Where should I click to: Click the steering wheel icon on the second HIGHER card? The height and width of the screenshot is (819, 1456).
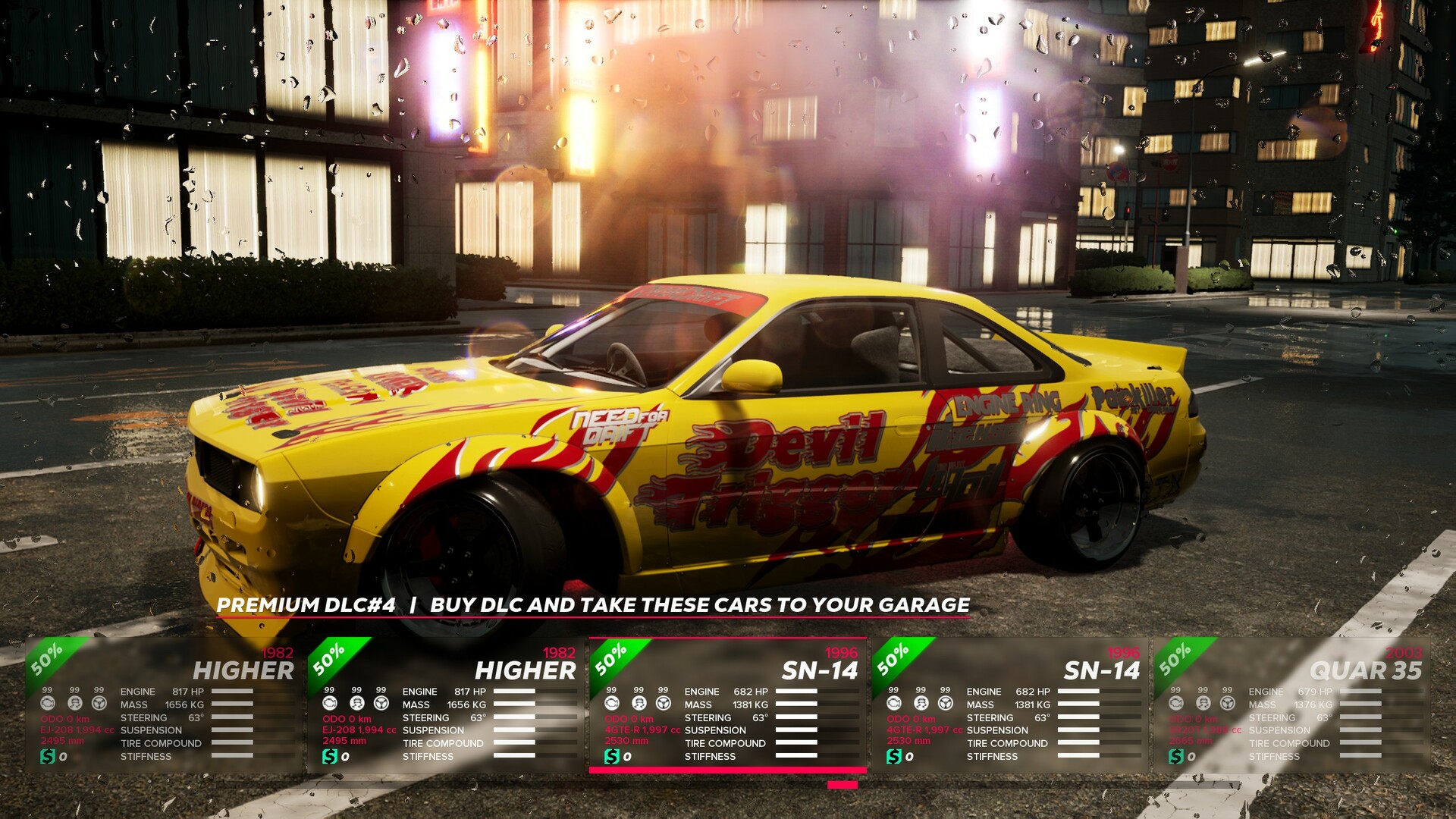(381, 703)
